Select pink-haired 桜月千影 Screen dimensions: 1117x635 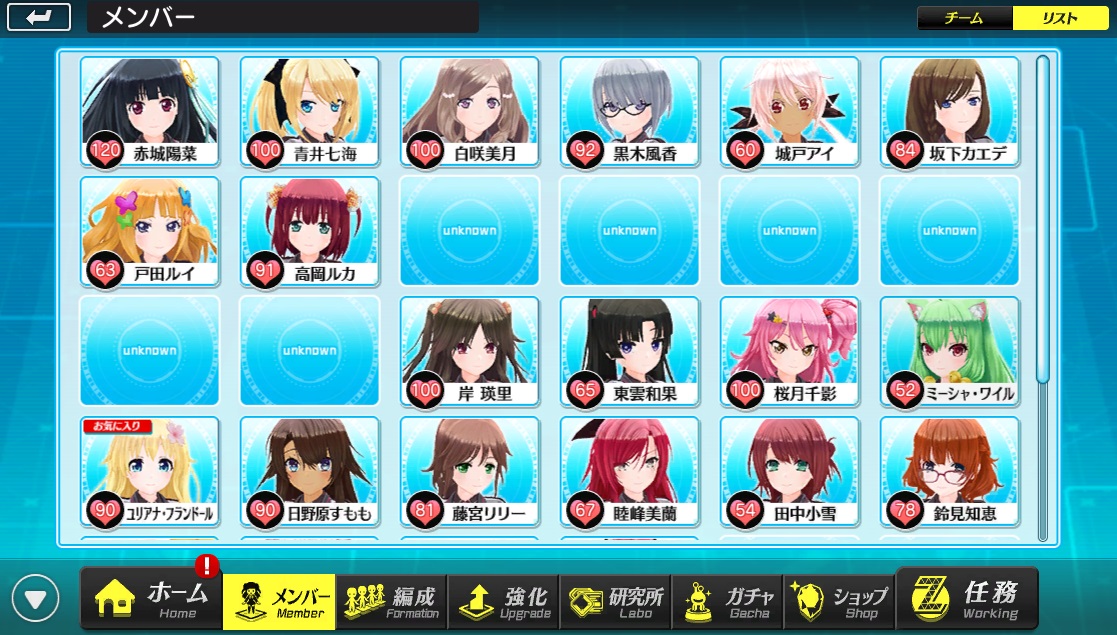(x=789, y=352)
